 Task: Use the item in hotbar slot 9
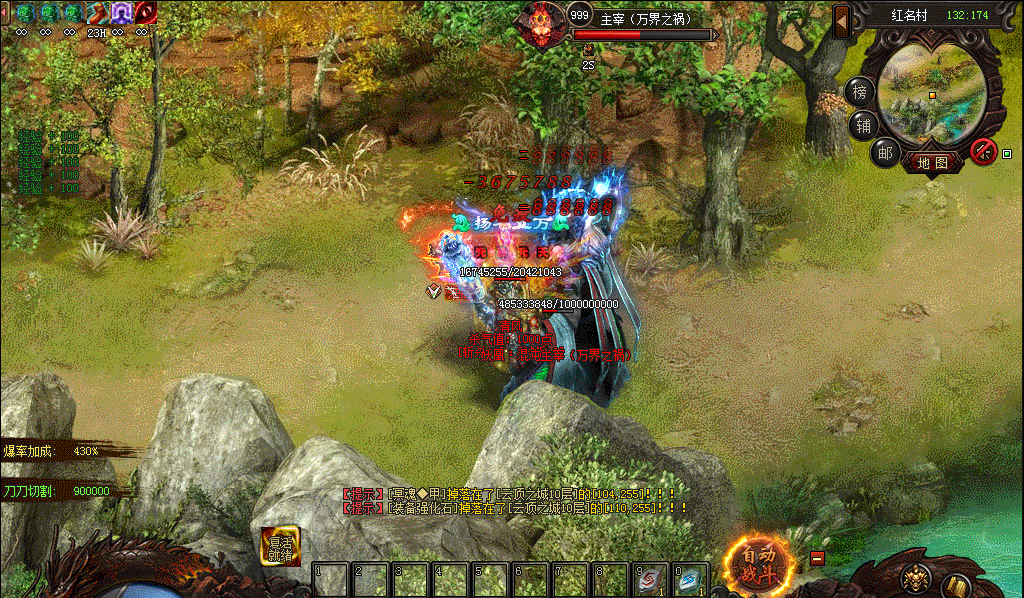[652, 580]
